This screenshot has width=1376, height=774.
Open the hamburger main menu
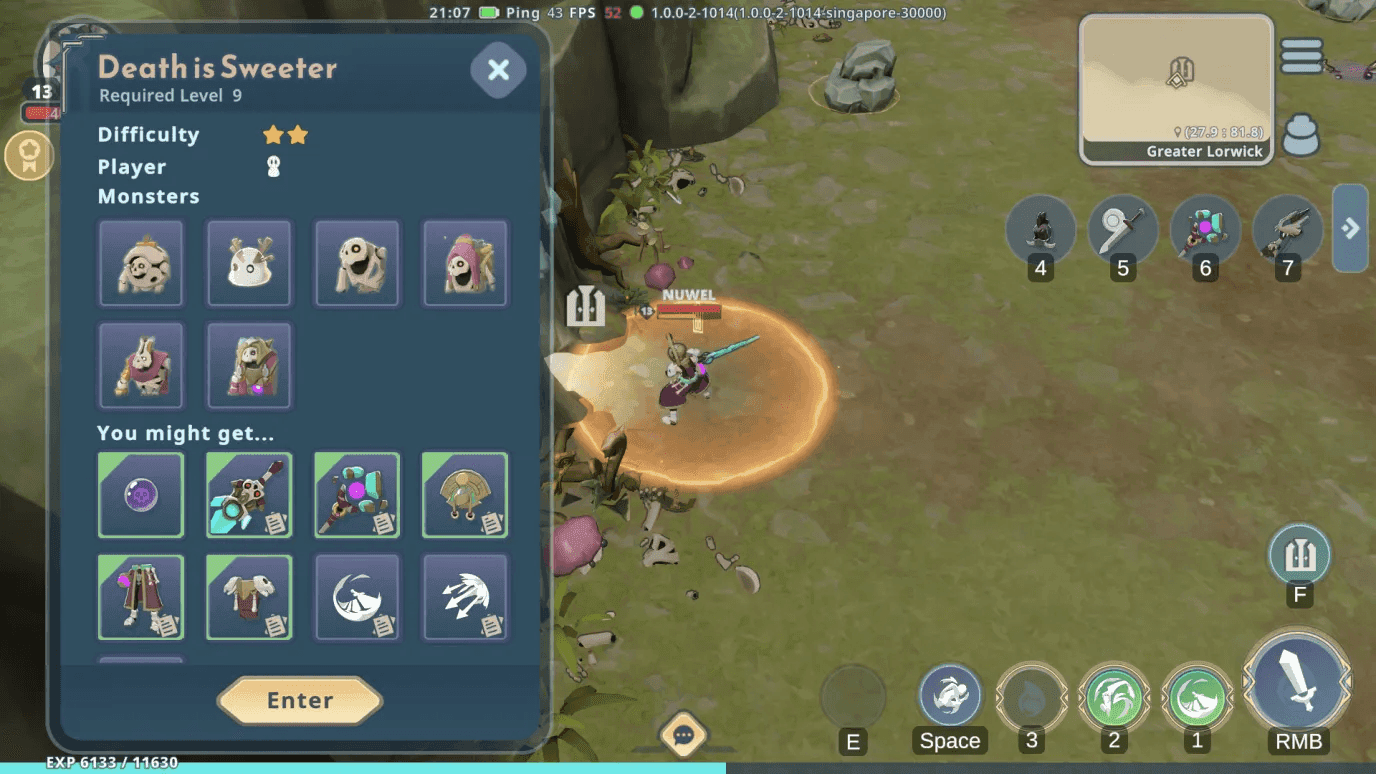coord(1301,56)
